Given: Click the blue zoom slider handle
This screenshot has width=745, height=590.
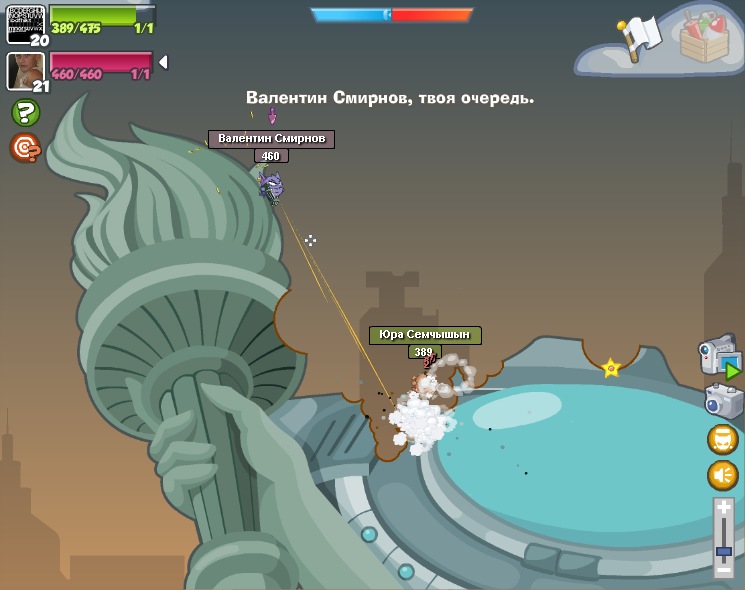Looking at the screenshot, I should point(724,551).
